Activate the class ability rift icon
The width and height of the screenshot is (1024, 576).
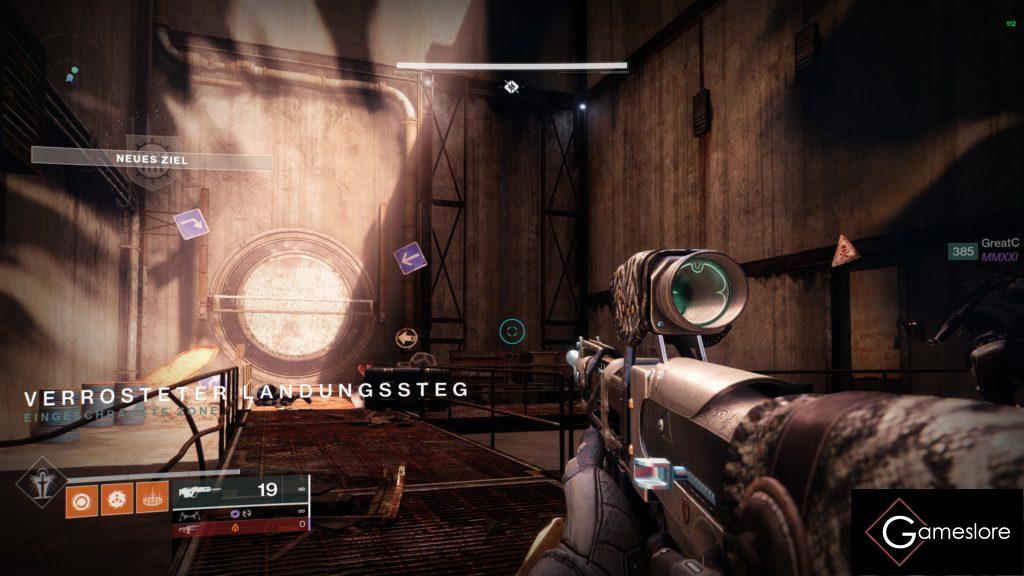coord(151,497)
